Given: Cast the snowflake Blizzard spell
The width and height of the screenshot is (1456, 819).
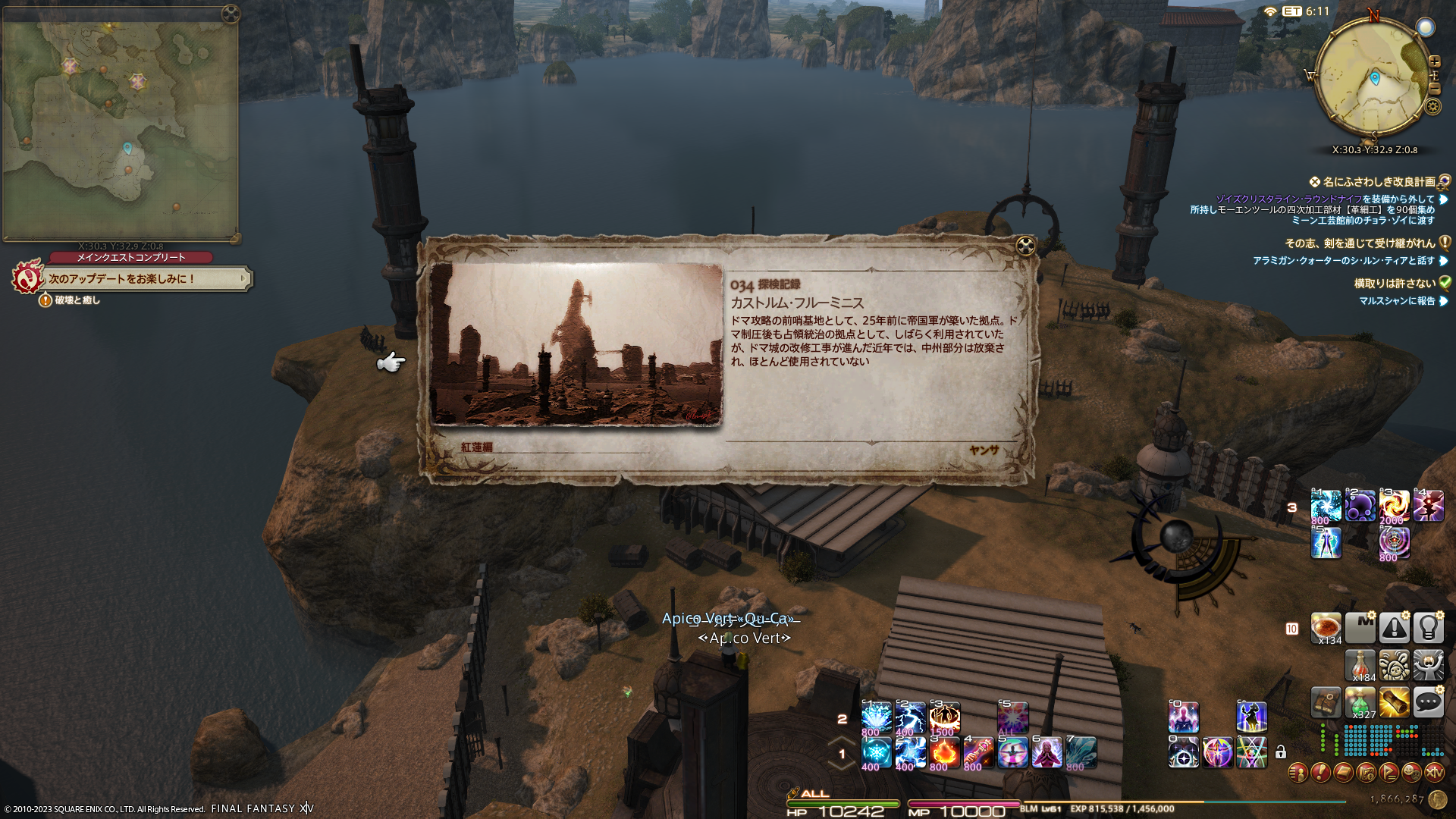Looking at the screenshot, I should (x=876, y=752).
